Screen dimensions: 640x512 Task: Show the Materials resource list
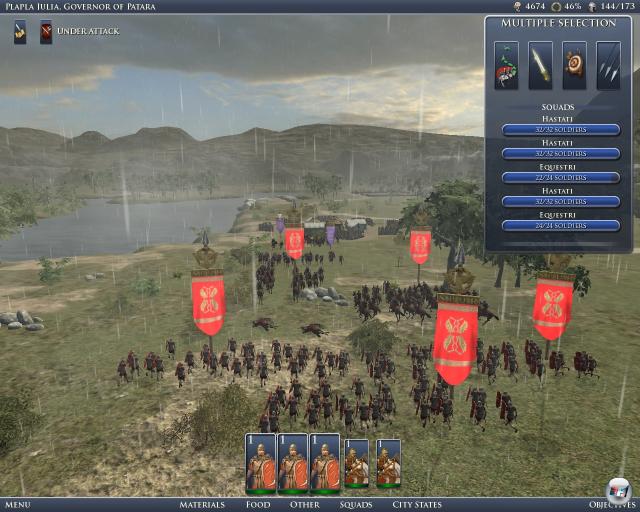coord(202,505)
